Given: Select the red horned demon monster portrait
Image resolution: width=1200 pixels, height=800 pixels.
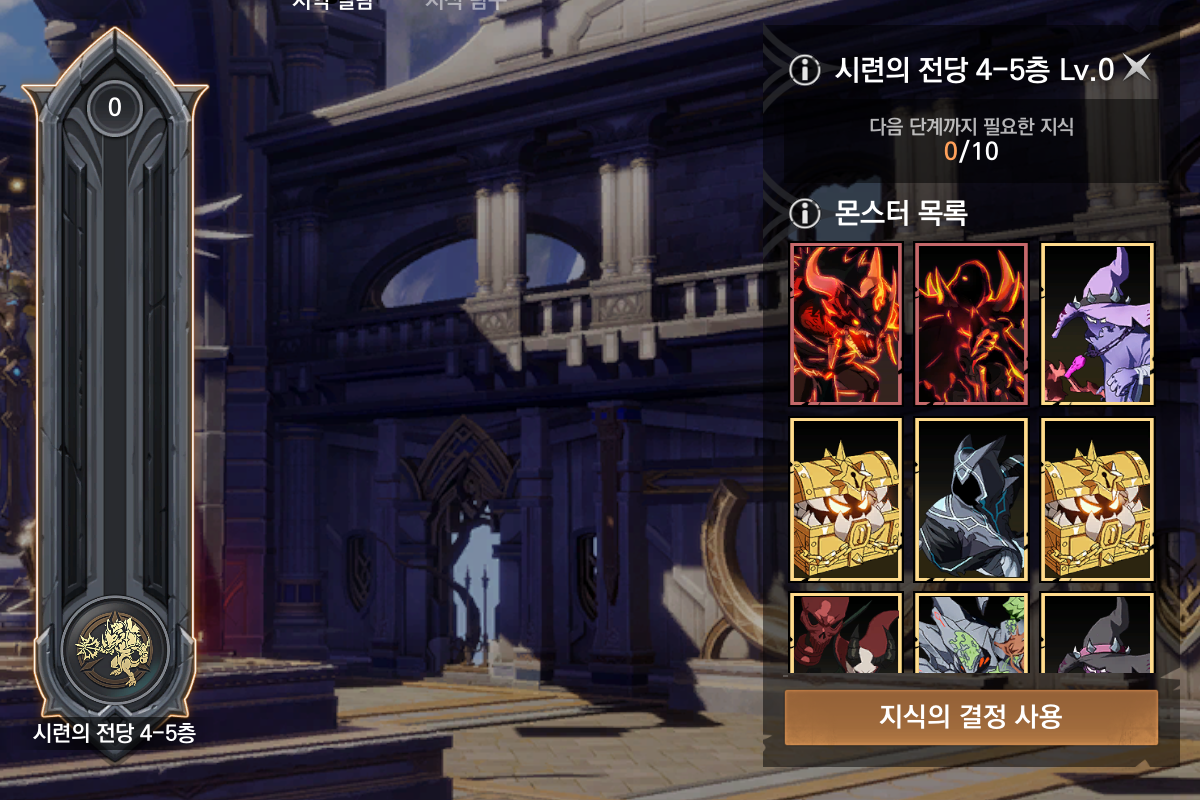Looking at the screenshot, I should tap(846, 323).
